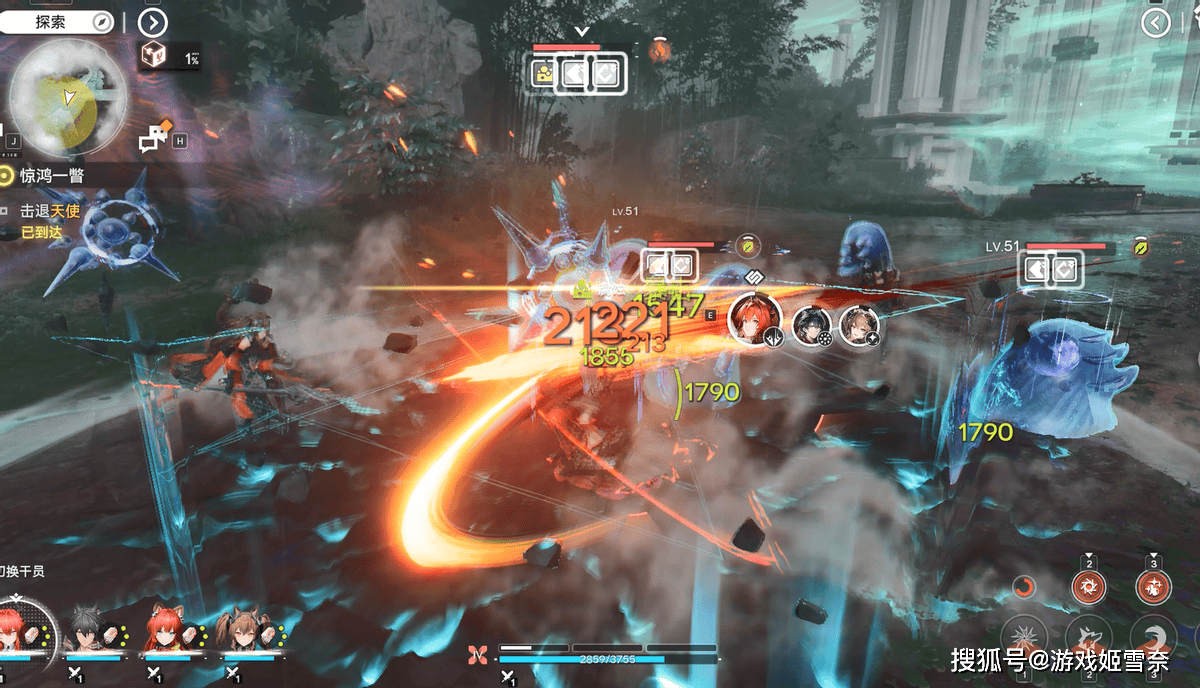The height and width of the screenshot is (688, 1200).
Task: Switch to the brown twin-tailed operator portrait
Action: pos(244,628)
